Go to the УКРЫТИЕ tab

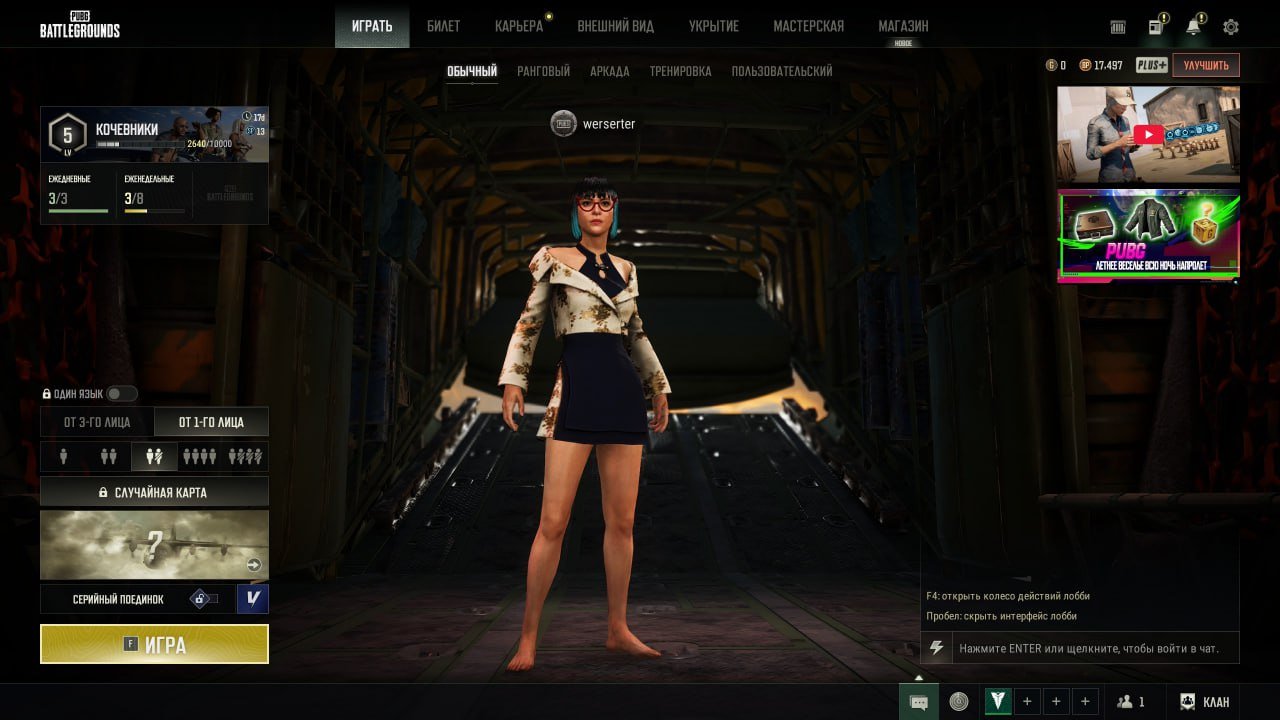click(x=713, y=26)
